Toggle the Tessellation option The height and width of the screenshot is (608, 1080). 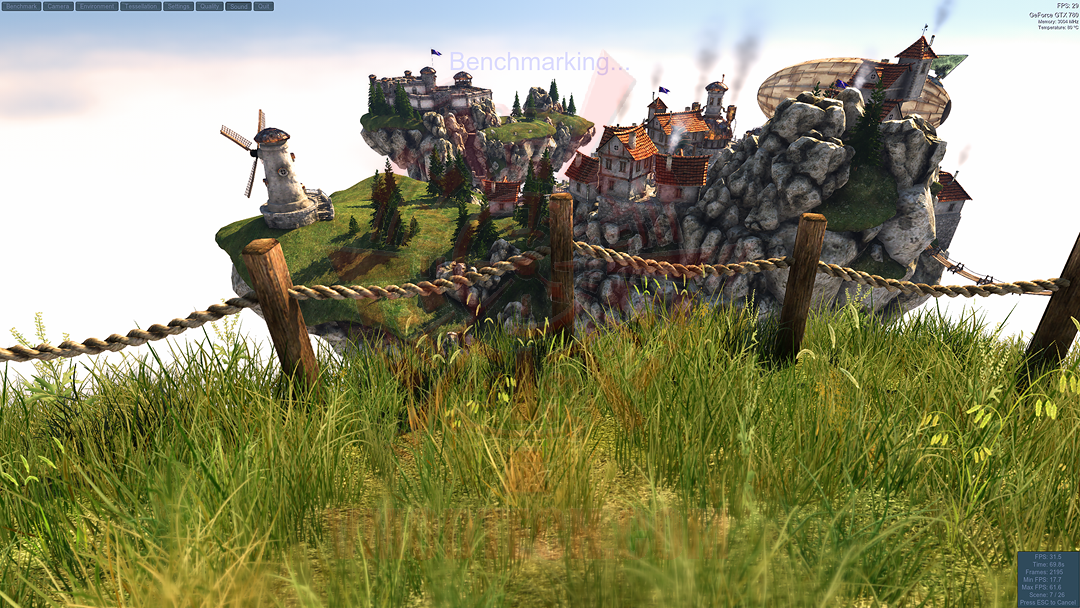(140, 6)
